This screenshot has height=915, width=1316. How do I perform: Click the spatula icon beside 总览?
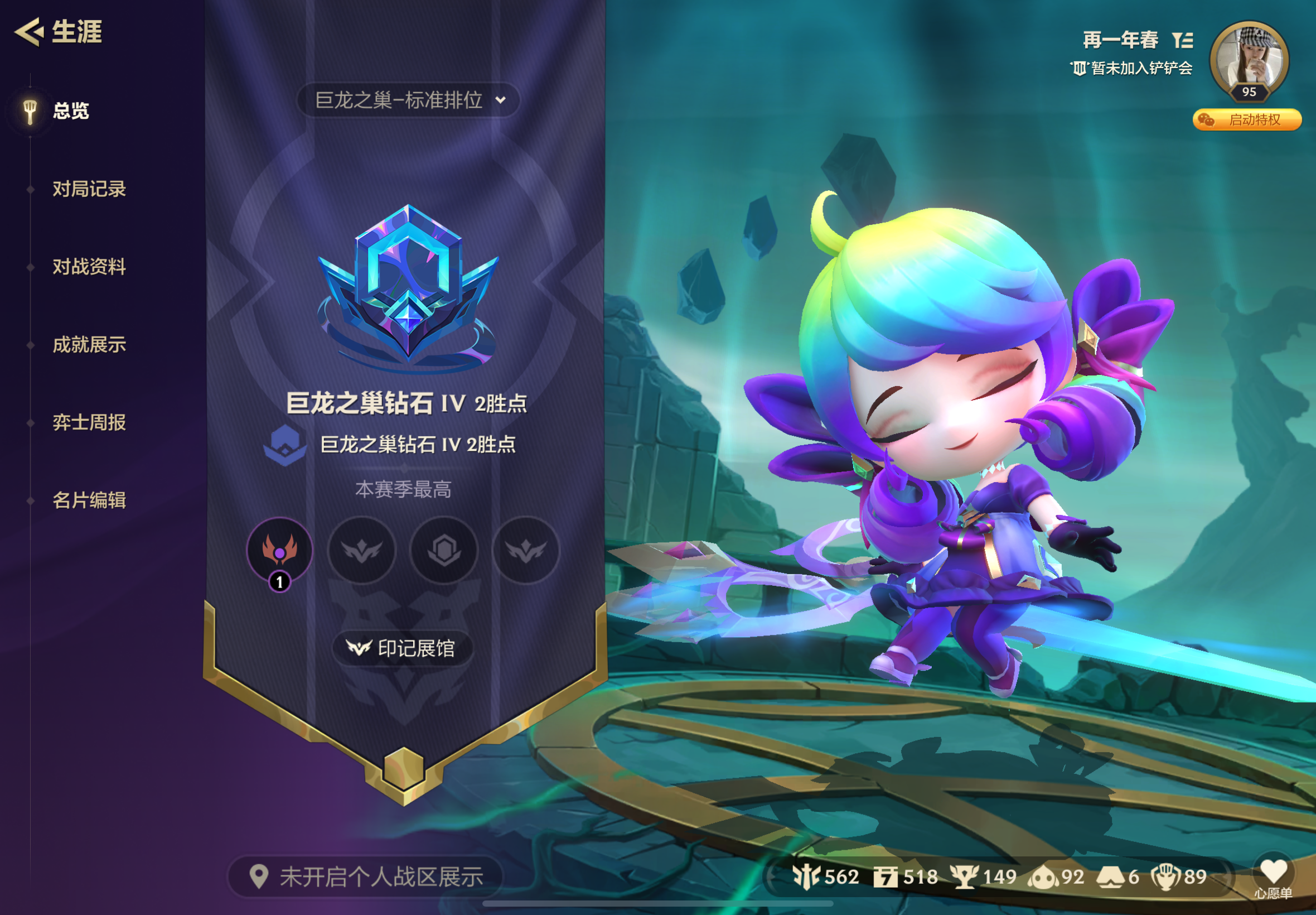(30, 110)
